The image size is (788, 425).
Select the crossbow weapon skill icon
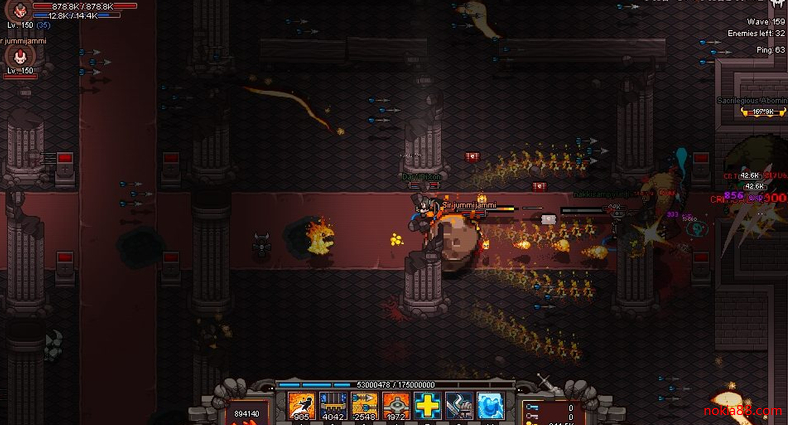459,405
